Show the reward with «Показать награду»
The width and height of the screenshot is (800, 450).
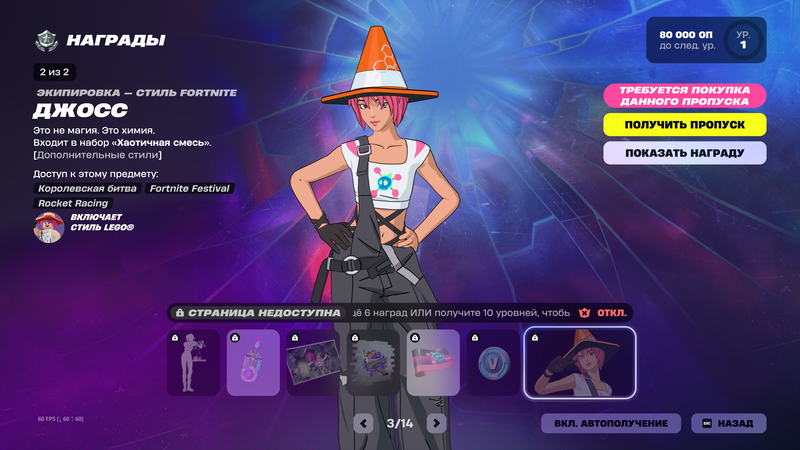point(685,153)
